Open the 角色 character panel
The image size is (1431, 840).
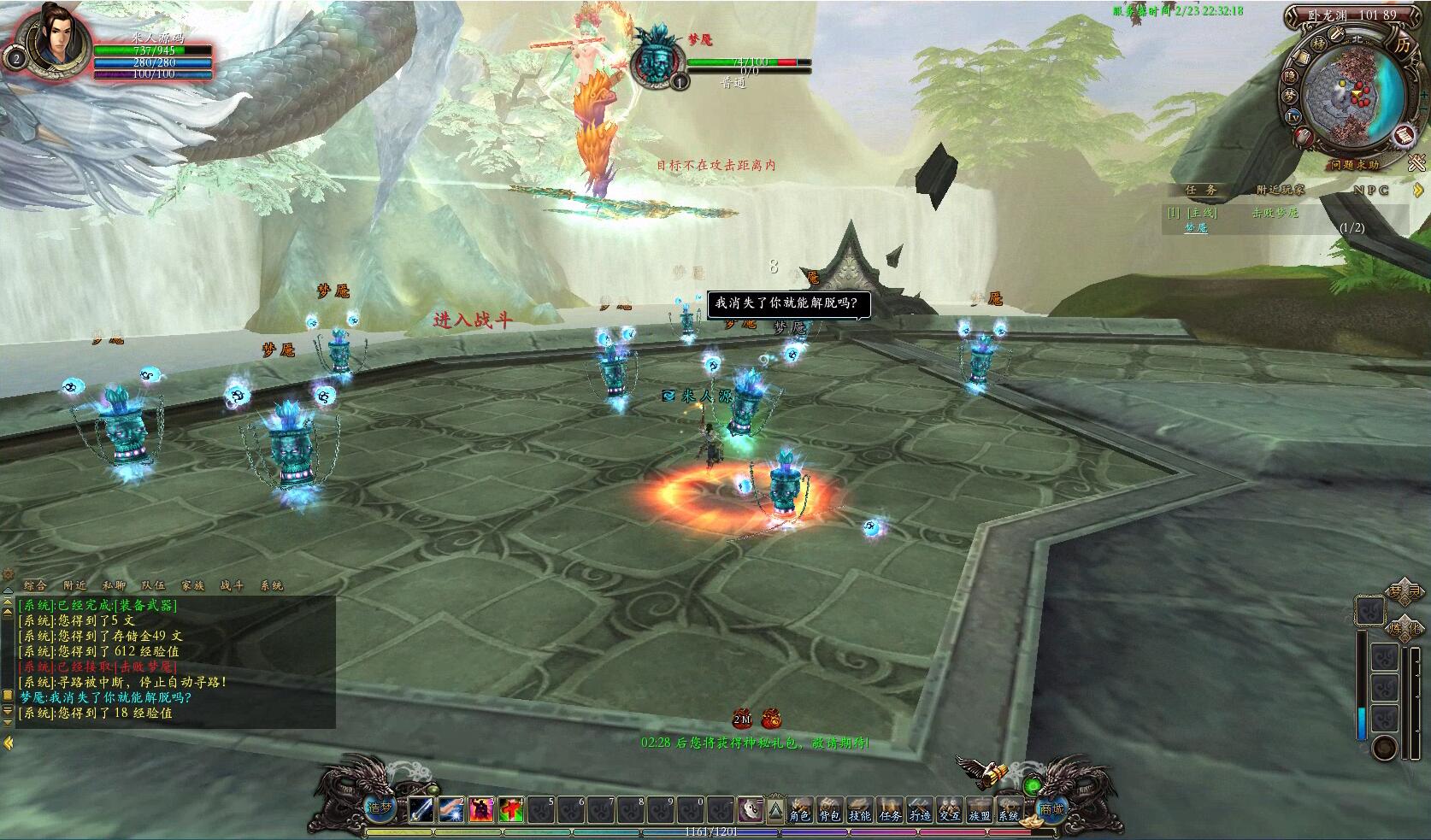tap(800, 809)
